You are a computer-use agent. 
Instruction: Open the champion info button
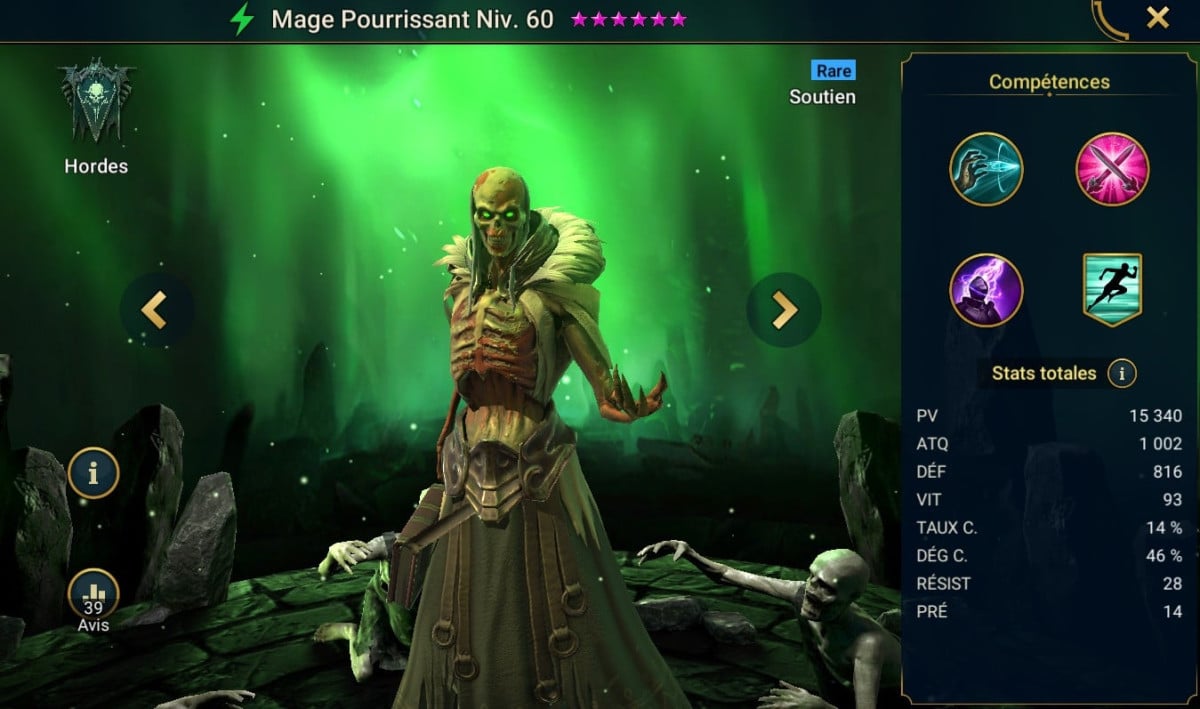pos(94,474)
